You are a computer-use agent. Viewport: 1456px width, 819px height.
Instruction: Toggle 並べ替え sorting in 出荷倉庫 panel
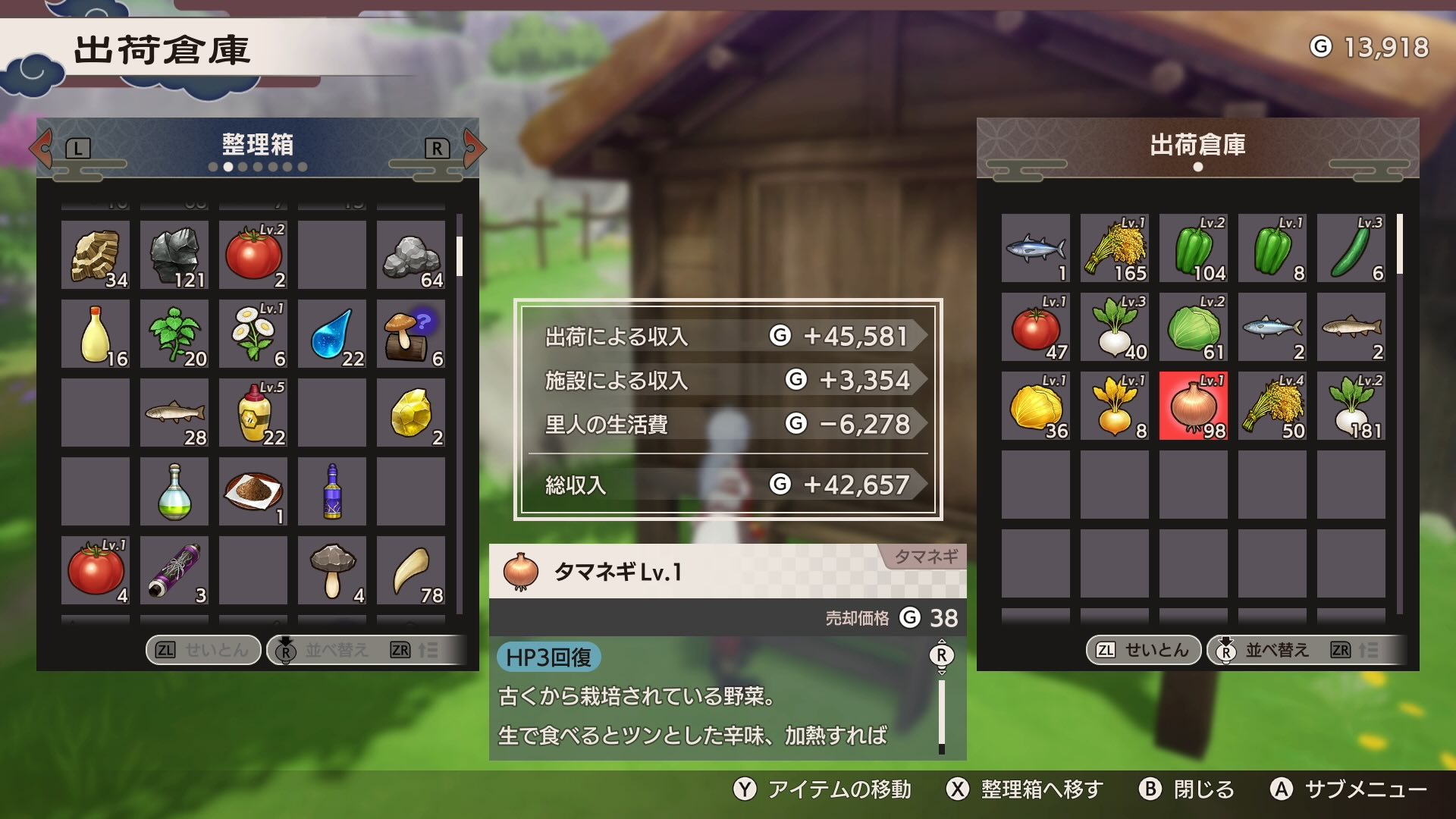[x=1266, y=650]
